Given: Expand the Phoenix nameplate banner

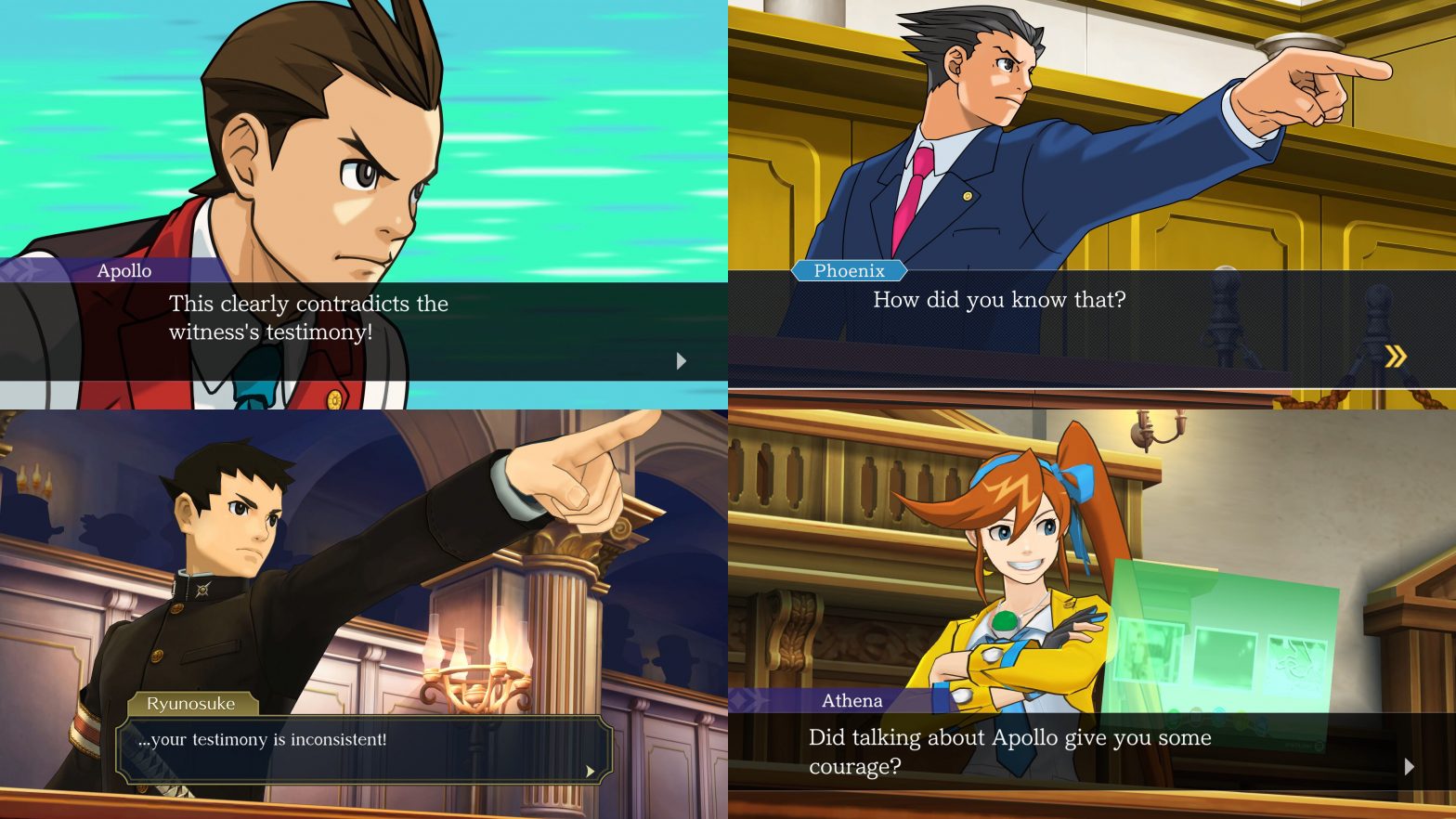Looking at the screenshot, I should tap(849, 271).
